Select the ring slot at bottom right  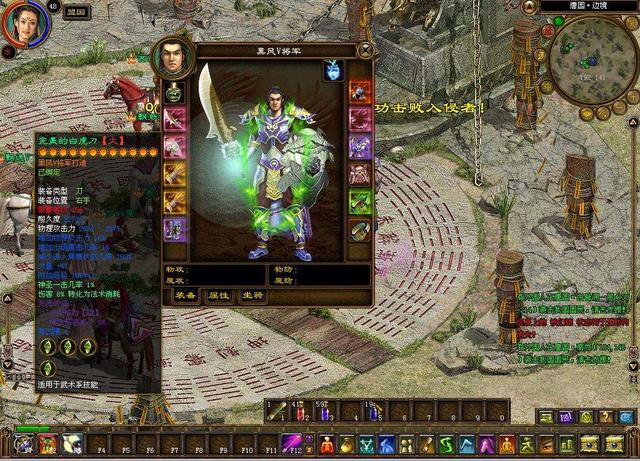tap(359, 229)
